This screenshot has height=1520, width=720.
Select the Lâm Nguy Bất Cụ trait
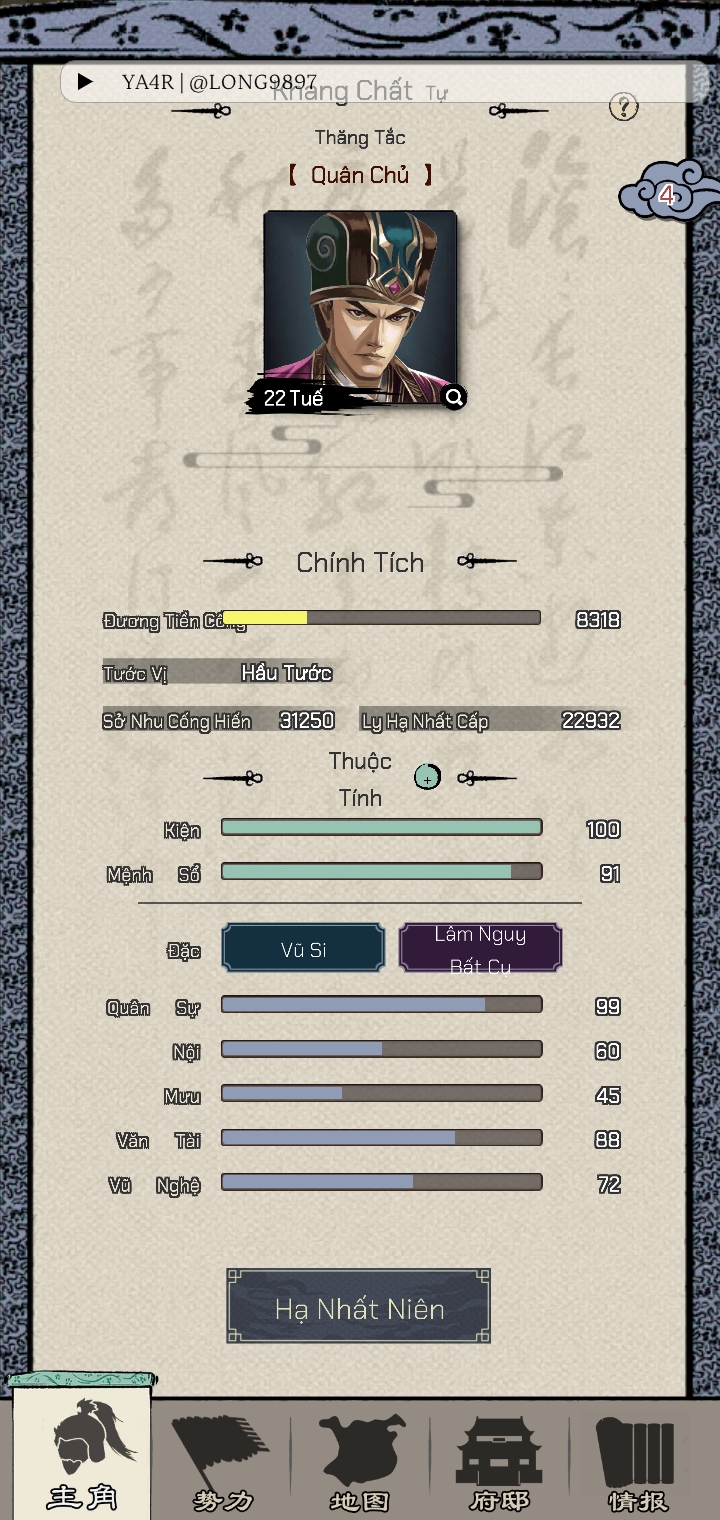tap(480, 949)
